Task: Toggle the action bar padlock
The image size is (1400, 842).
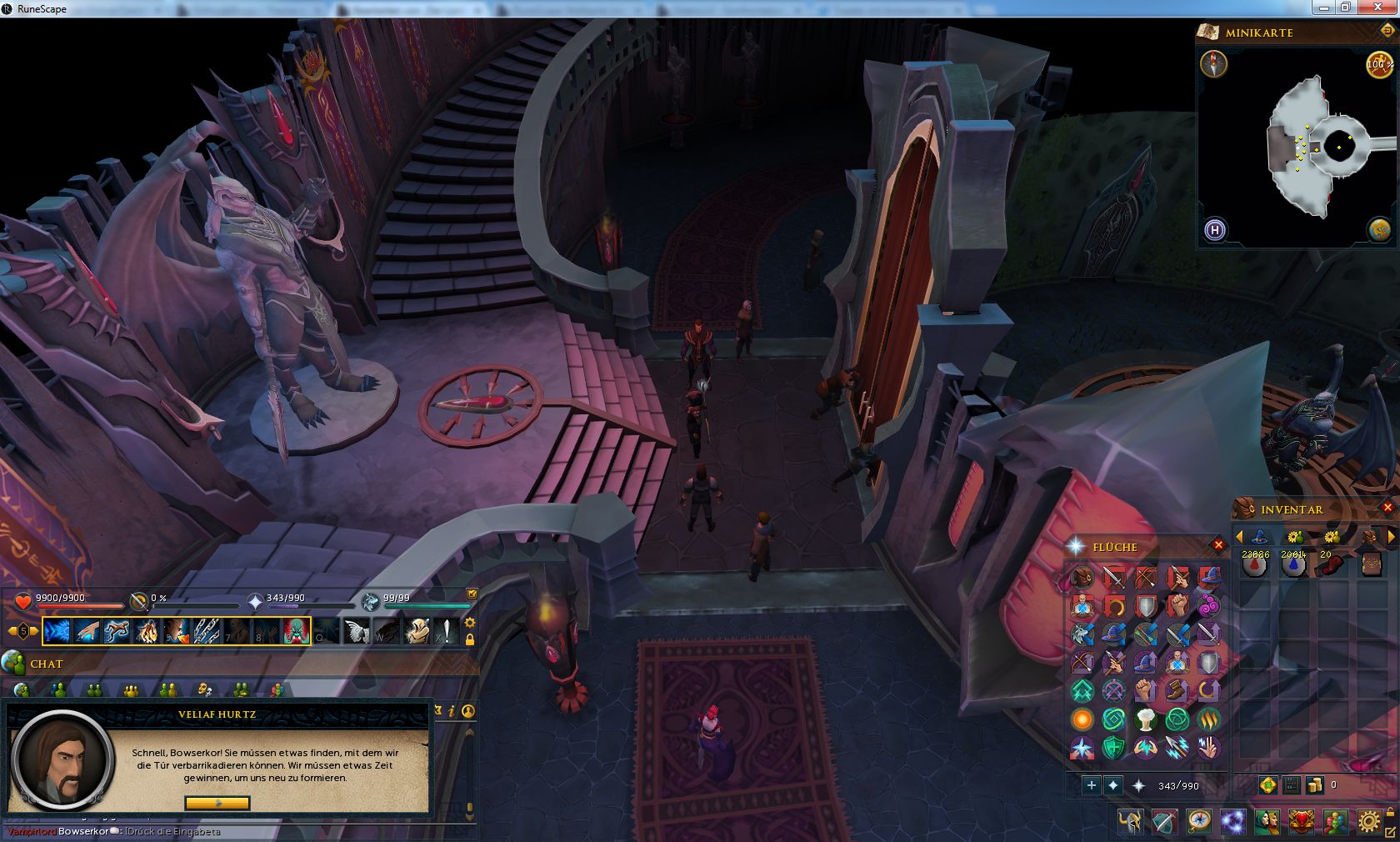Action: pyautogui.click(x=470, y=639)
